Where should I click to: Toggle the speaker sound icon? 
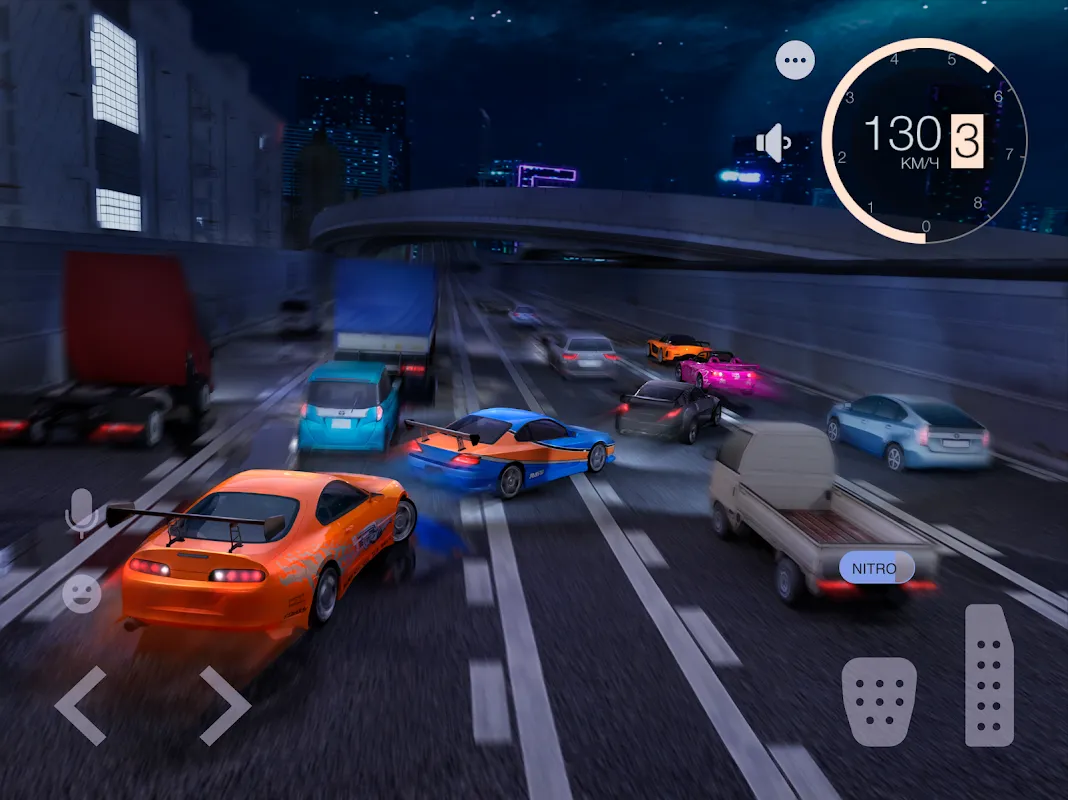tap(772, 142)
